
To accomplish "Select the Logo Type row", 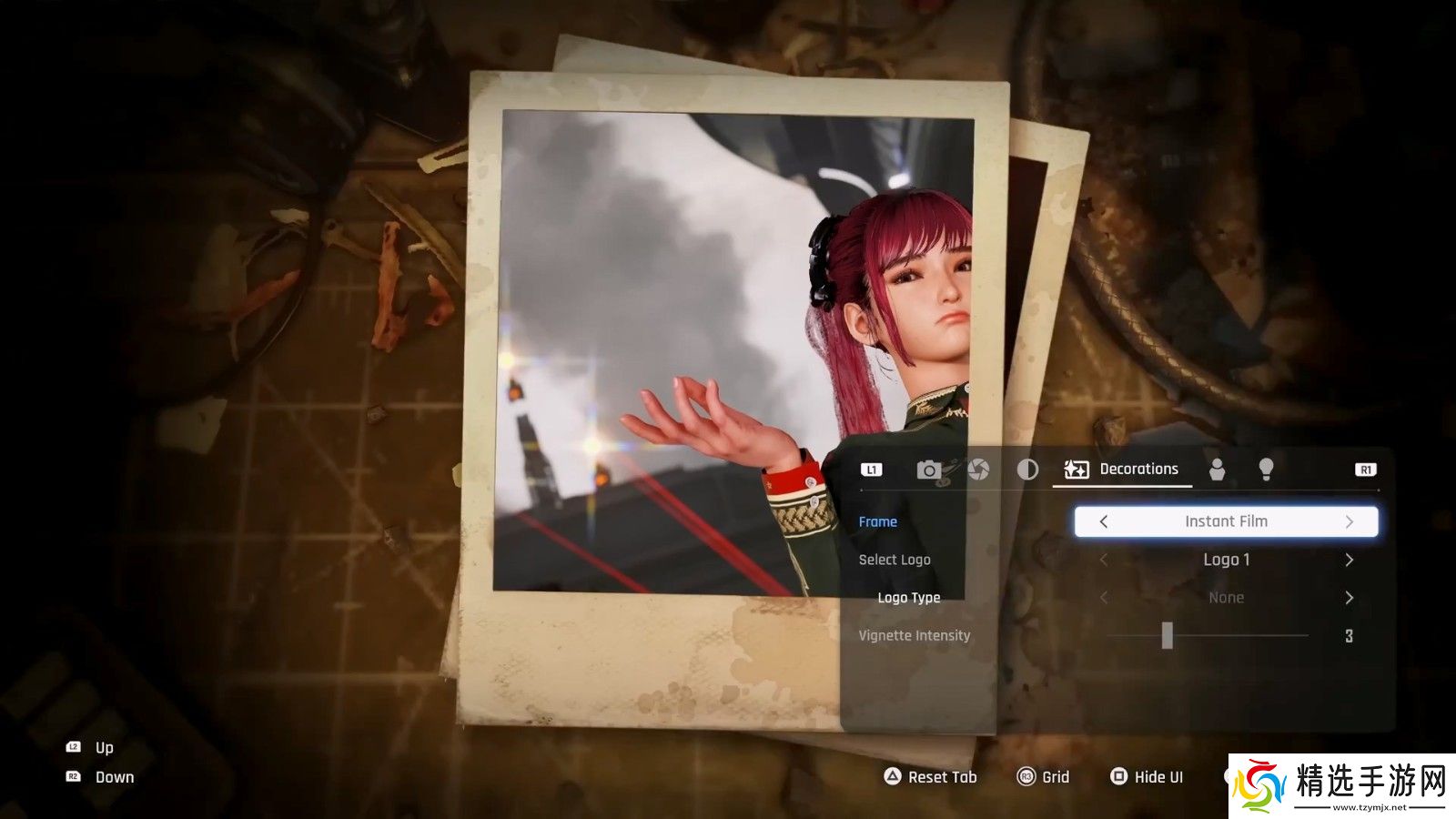I will [x=908, y=598].
